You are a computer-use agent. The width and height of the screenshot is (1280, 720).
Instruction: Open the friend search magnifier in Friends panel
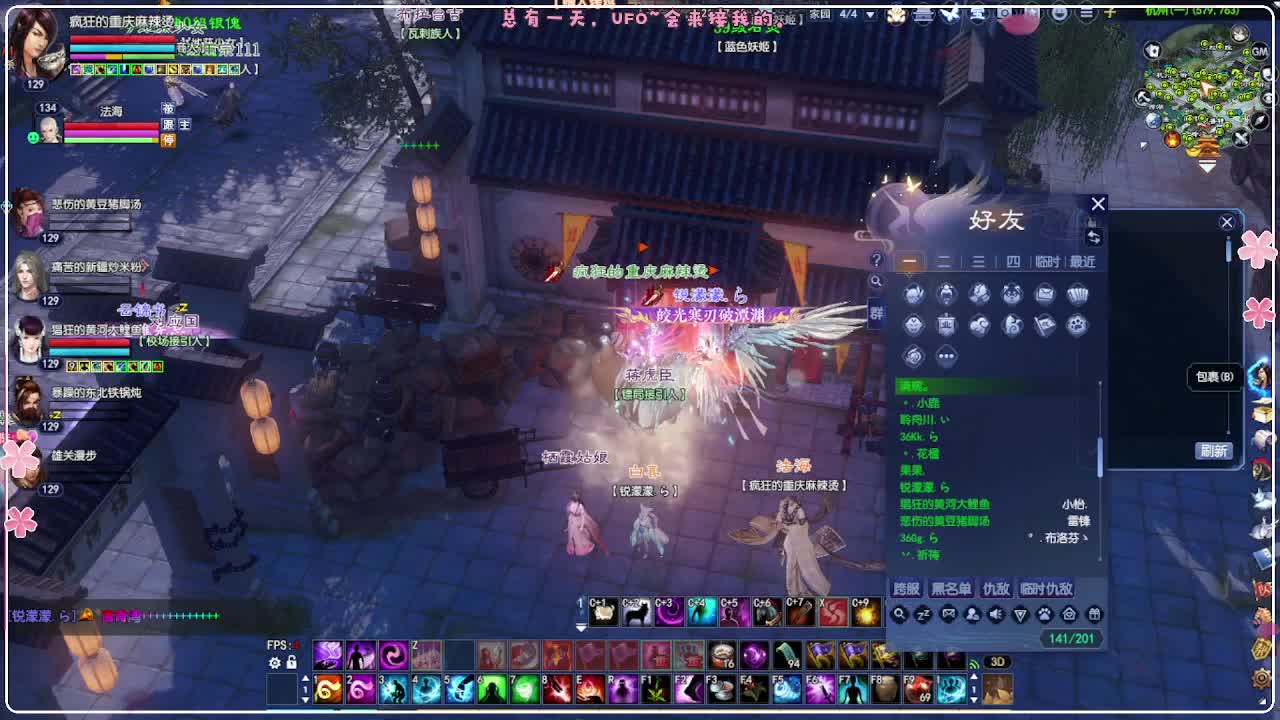pos(900,615)
